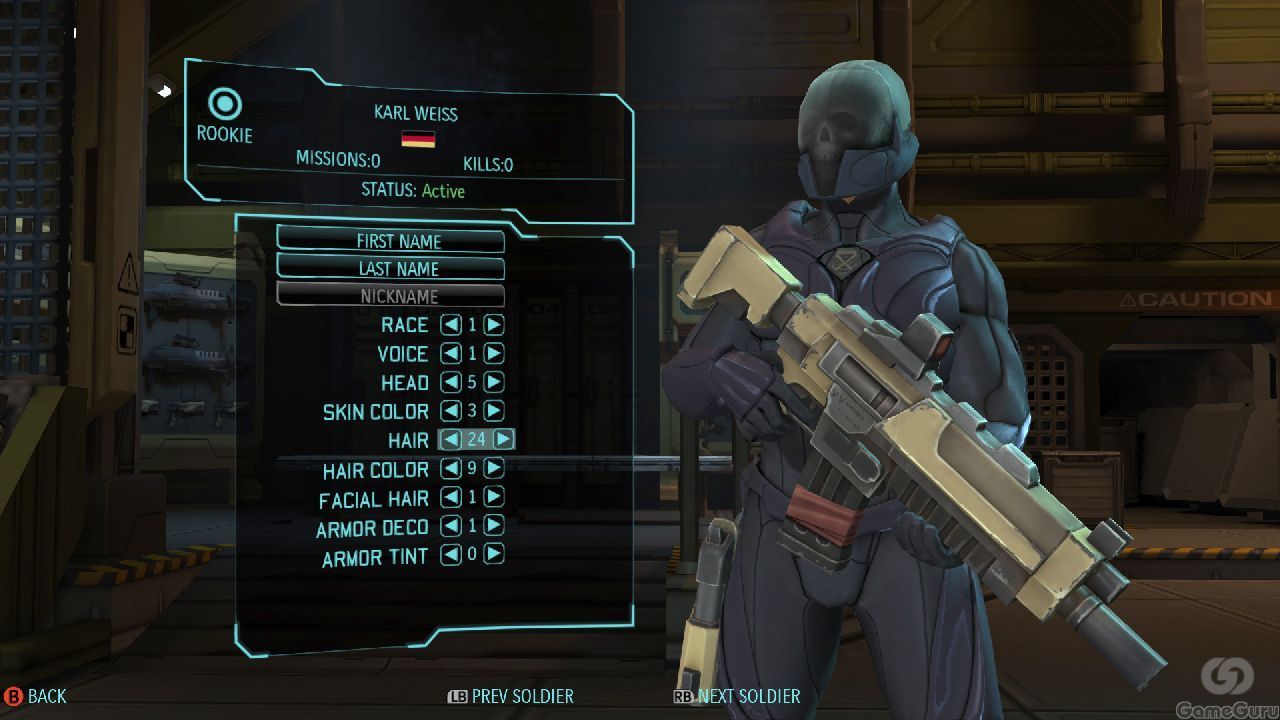Select next Facial Hair option
Viewport: 1280px width, 720px height.
coord(494,497)
